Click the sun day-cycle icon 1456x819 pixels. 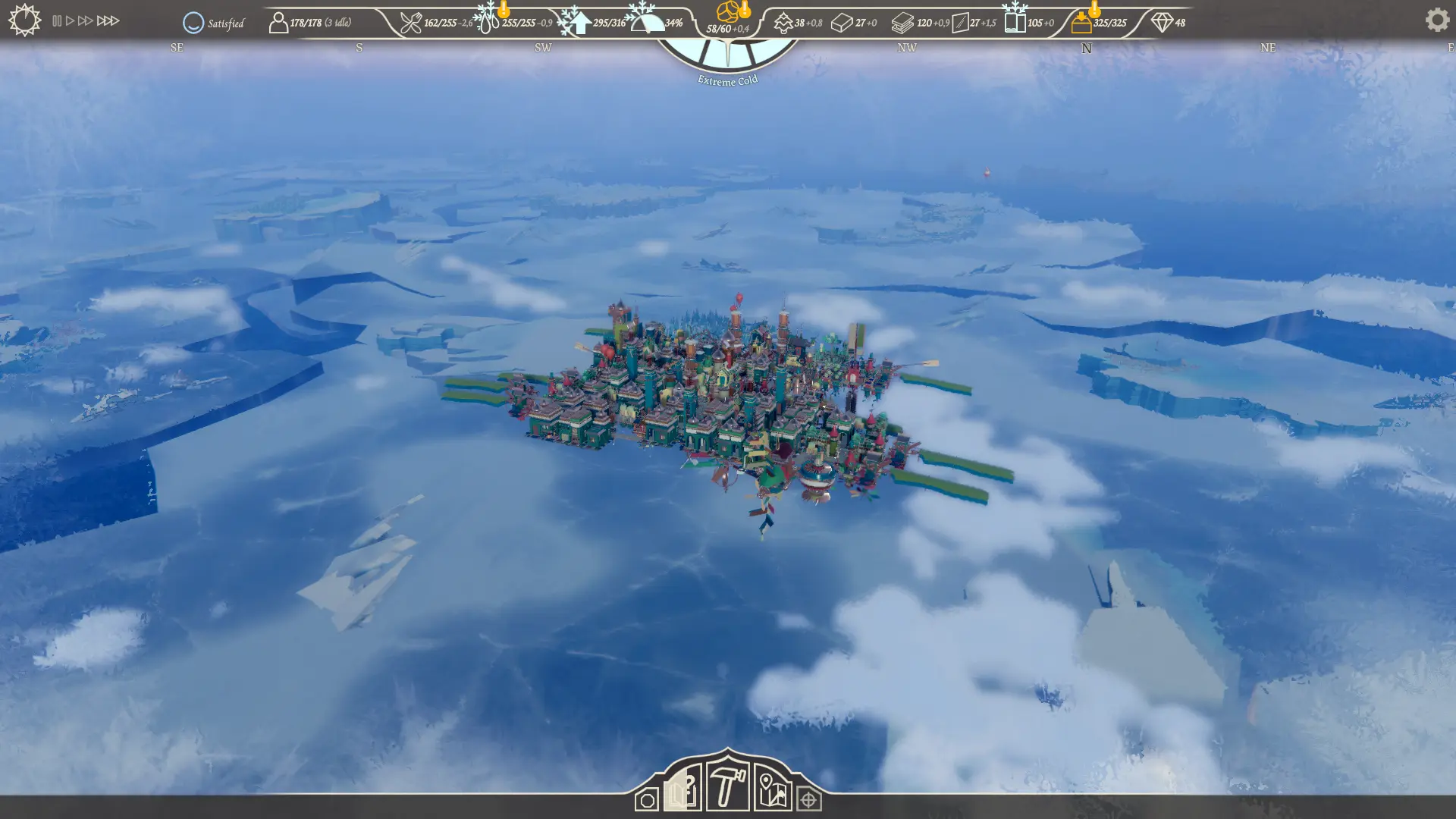(x=24, y=20)
